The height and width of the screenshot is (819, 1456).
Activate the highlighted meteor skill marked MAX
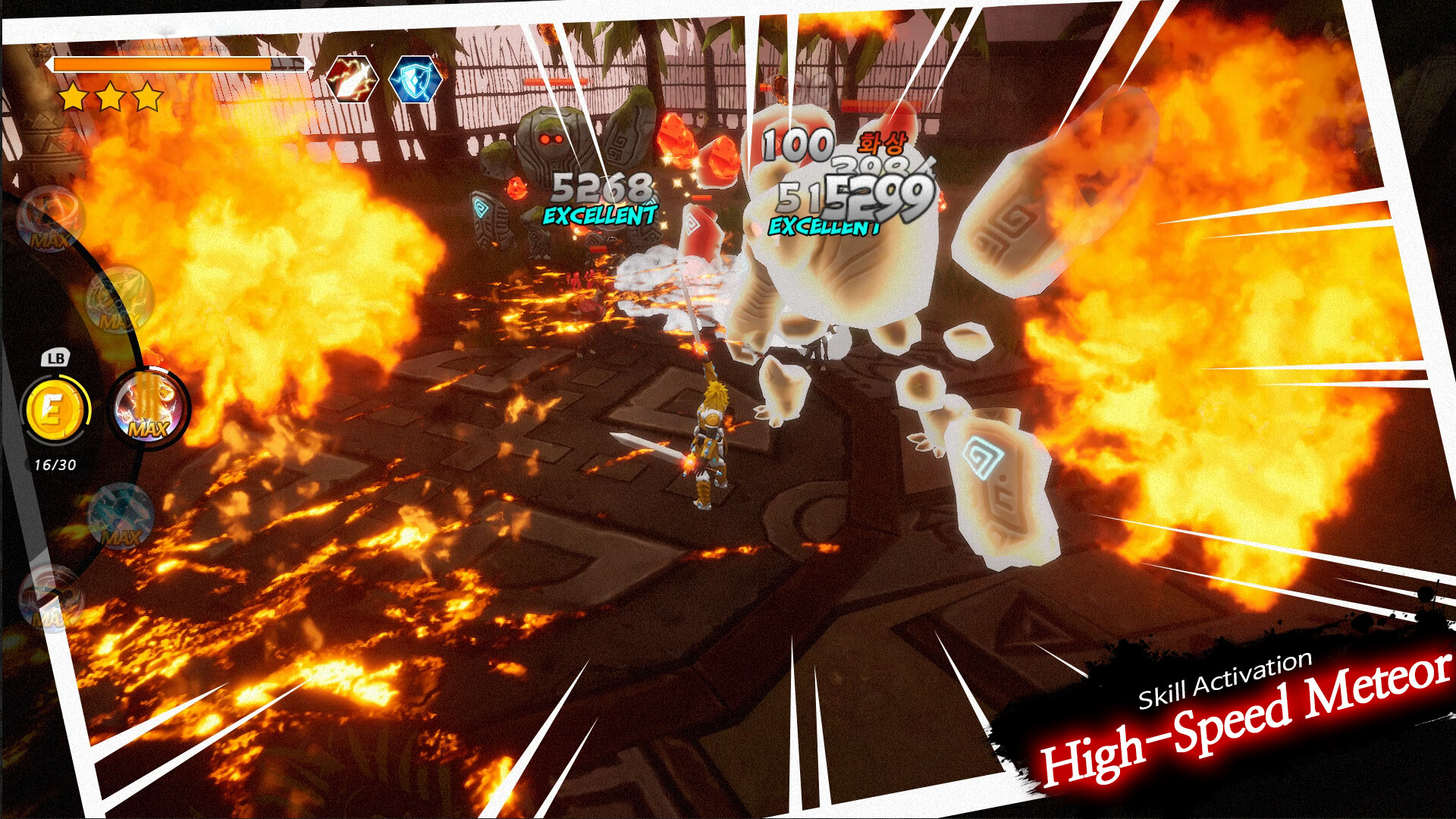(149, 408)
